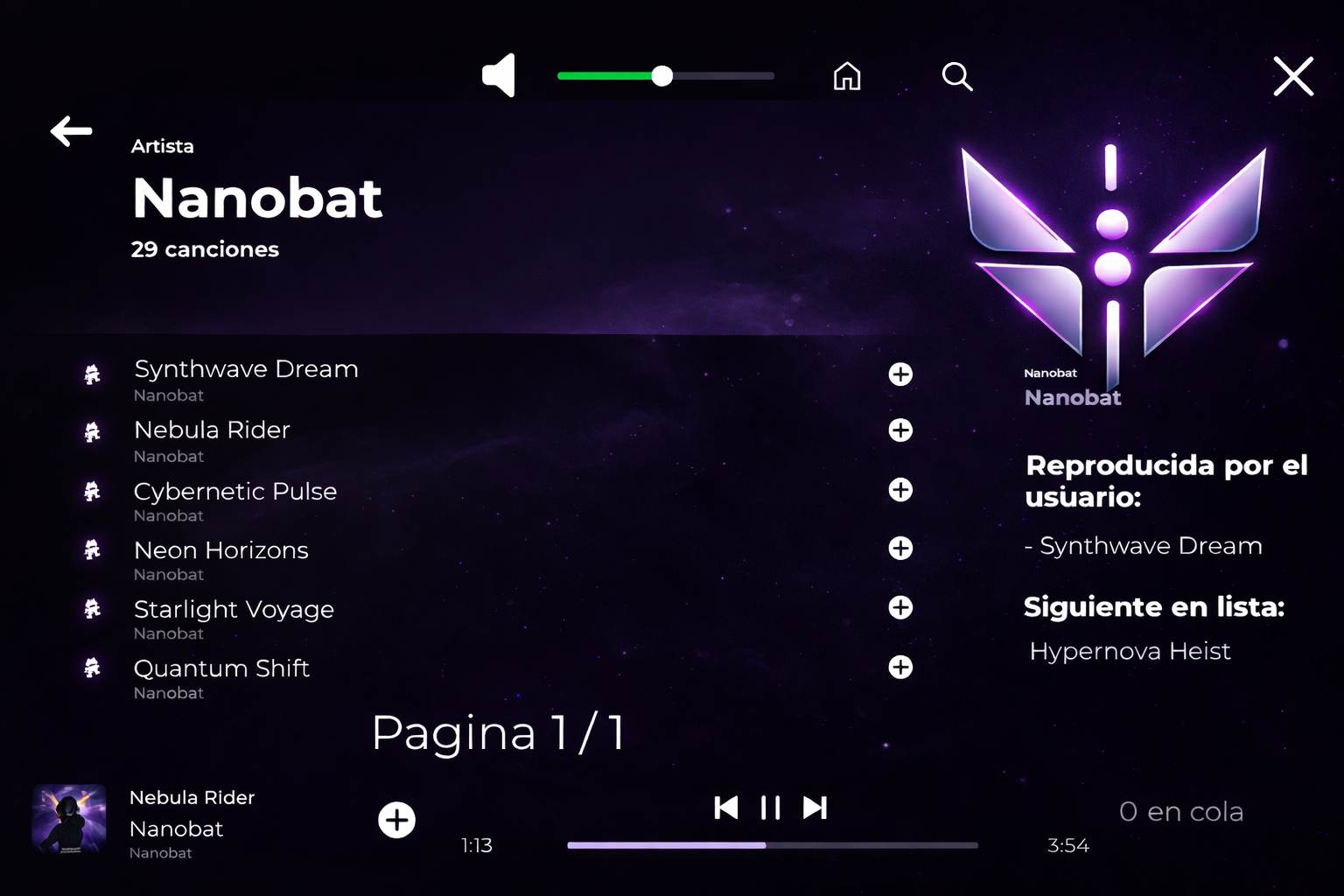Add Synthwave Dream to the queue
The width and height of the screenshot is (1344, 896).
(900, 374)
